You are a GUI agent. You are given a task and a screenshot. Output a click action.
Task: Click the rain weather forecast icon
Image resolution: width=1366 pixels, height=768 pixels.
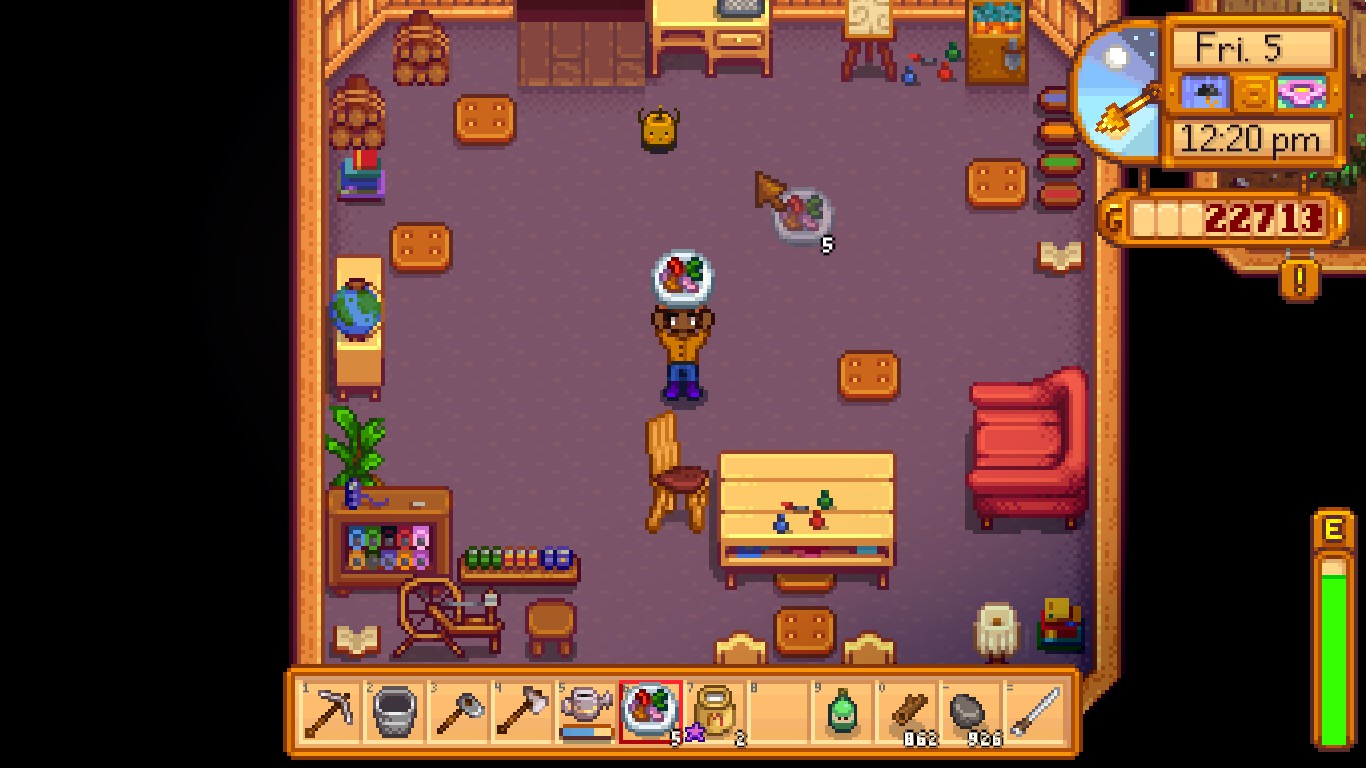point(1205,93)
